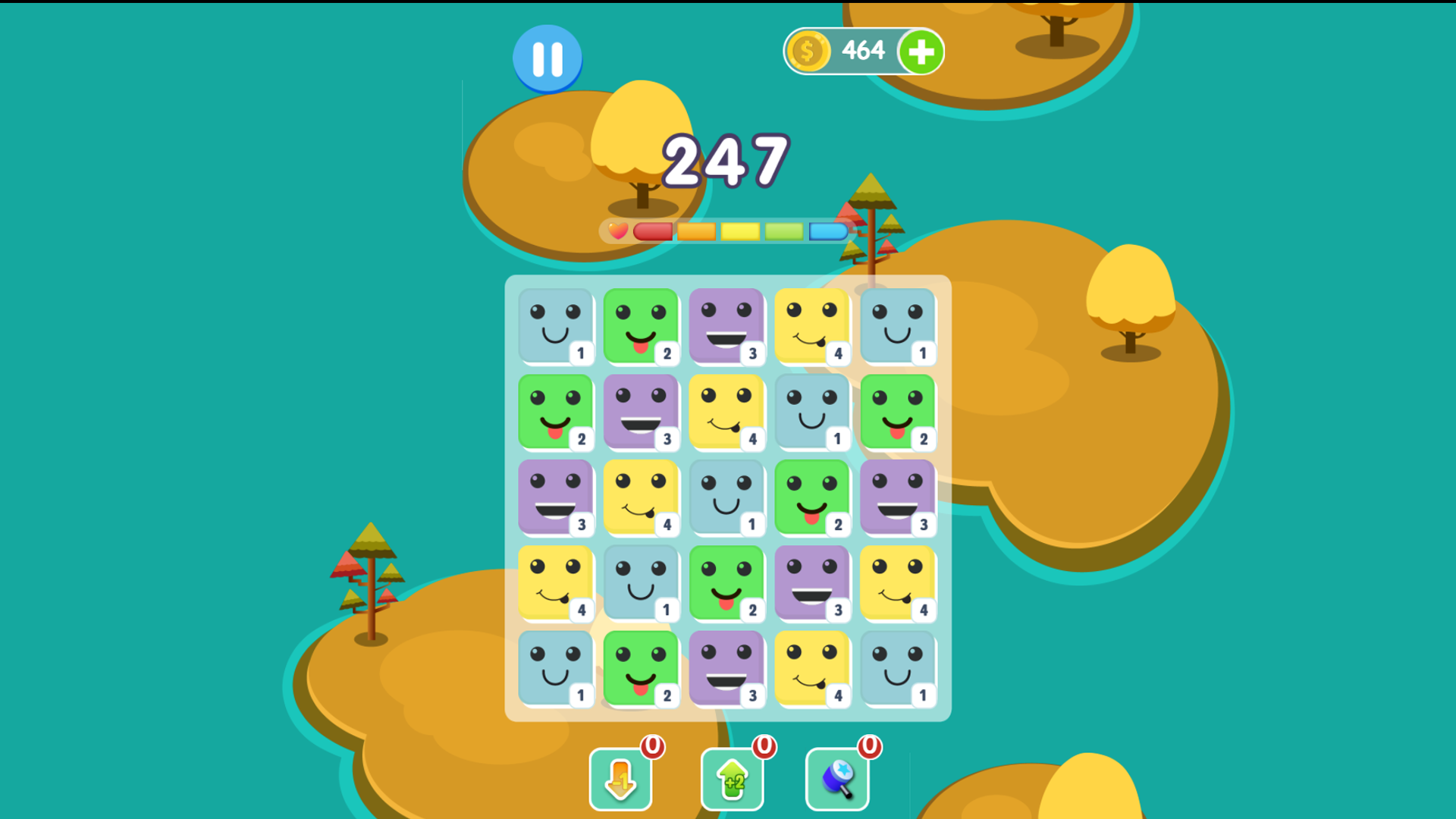This screenshot has height=819, width=1456.
Task: Click the purple tile numbered 3 in bottom row
Action: (727, 670)
